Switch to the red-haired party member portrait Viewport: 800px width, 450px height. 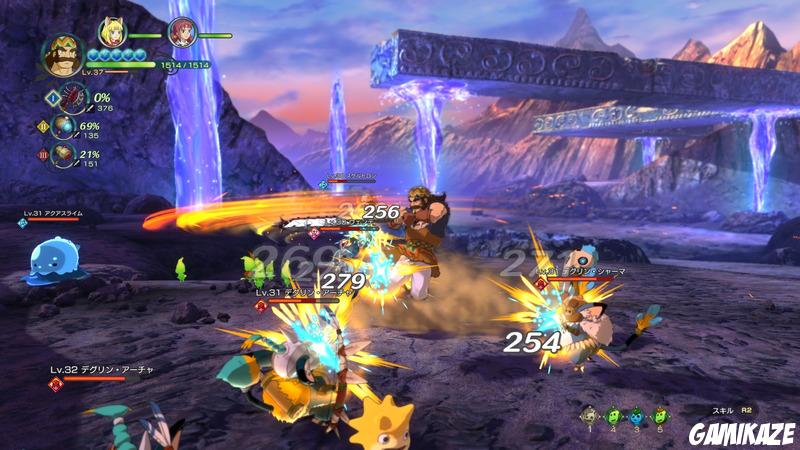181,33
